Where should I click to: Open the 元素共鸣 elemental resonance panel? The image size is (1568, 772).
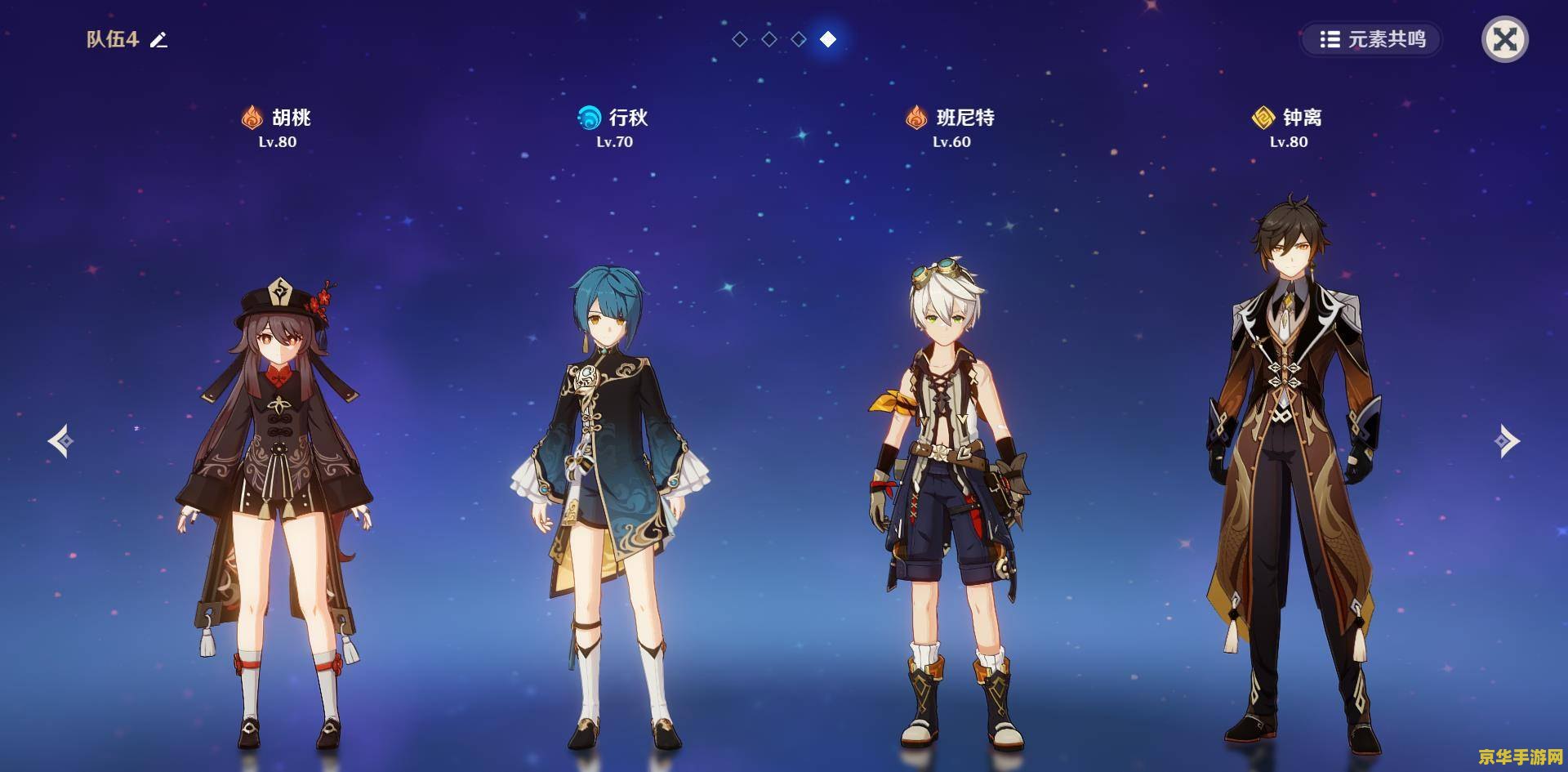pos(1372,39)
